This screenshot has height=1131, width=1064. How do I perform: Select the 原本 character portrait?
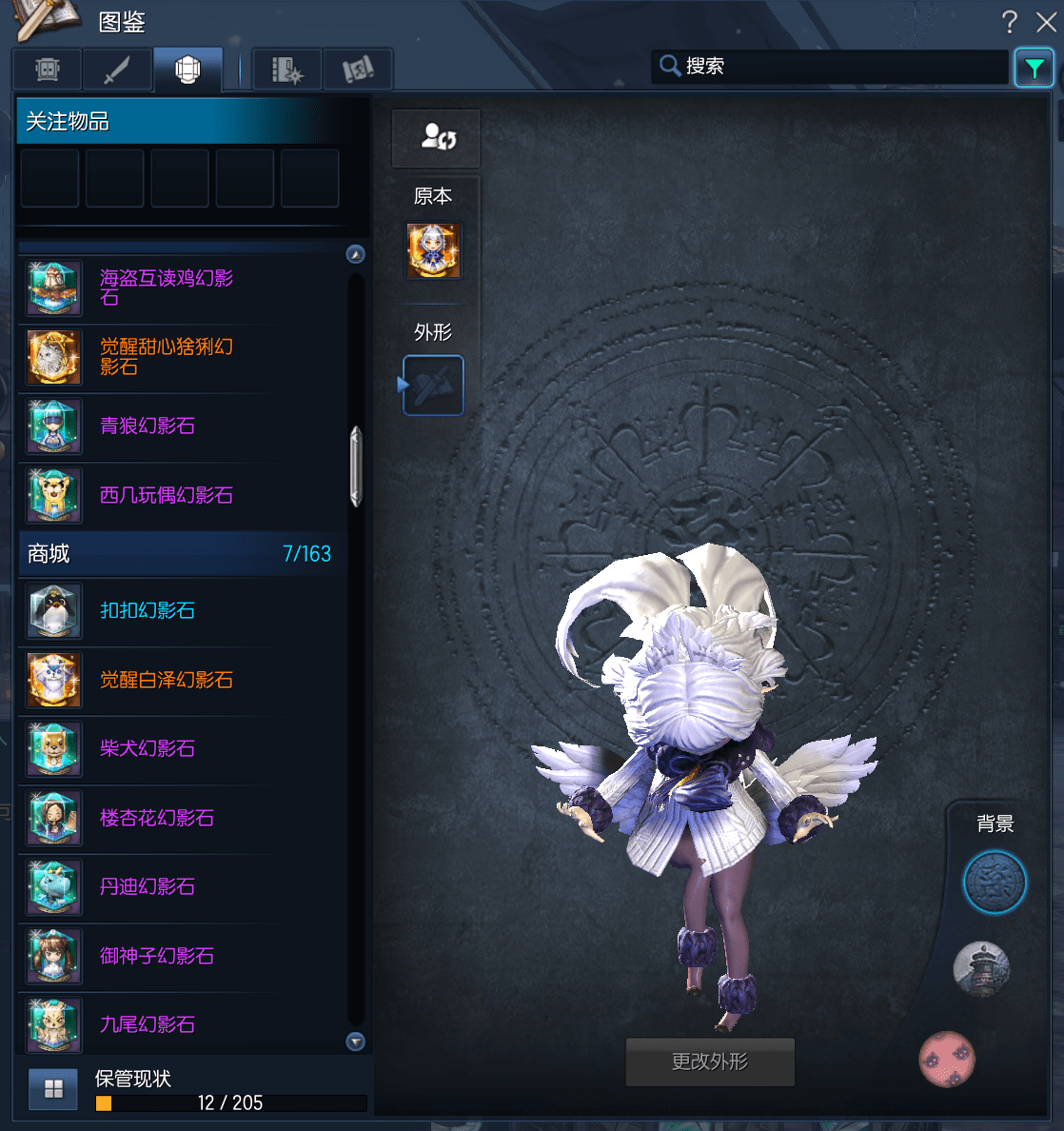pyautogui.click(x=434, y=251)
